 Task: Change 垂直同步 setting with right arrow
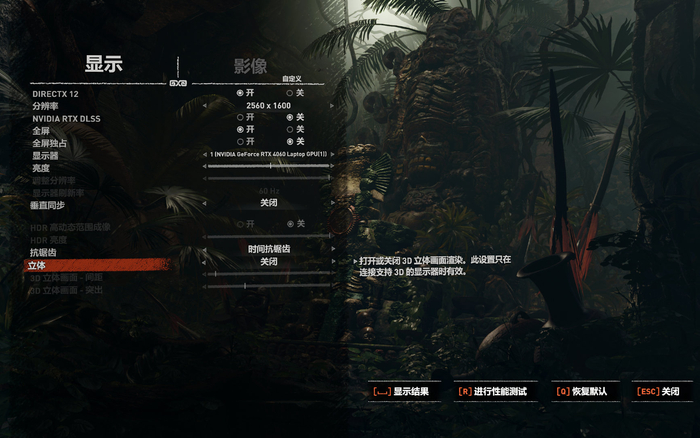point(334,203)
